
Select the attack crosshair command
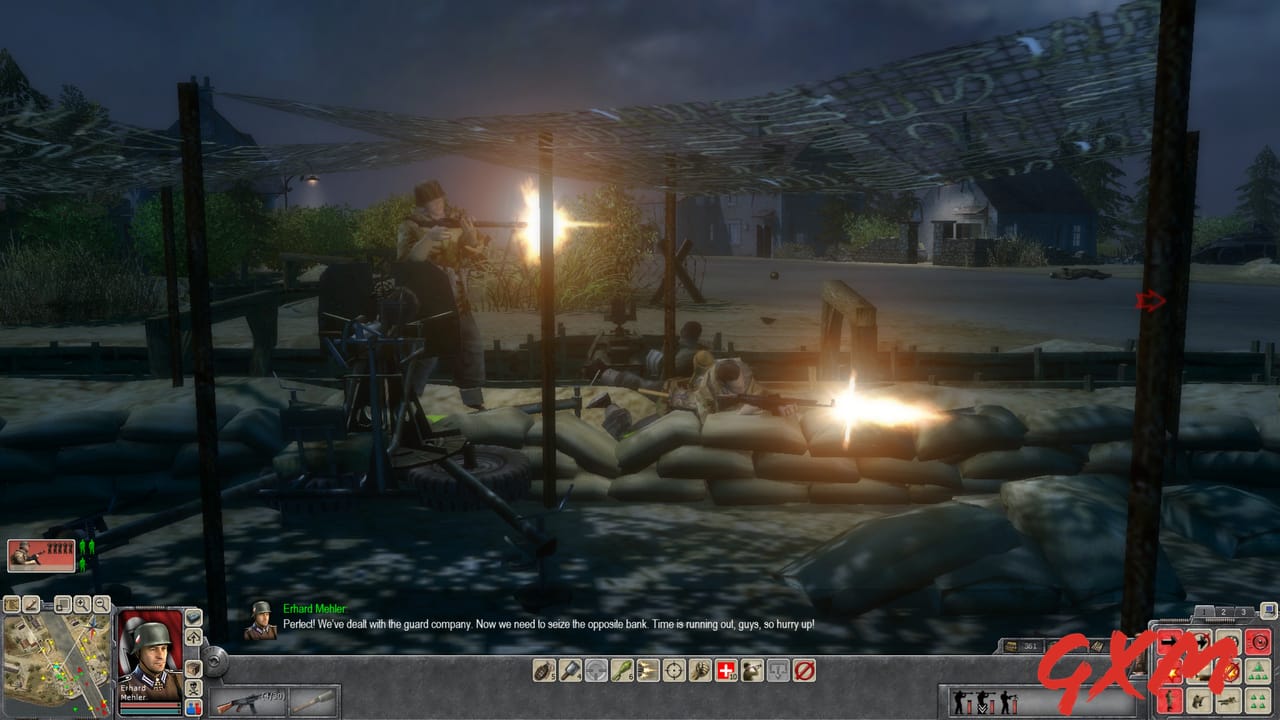coord(673,670)
